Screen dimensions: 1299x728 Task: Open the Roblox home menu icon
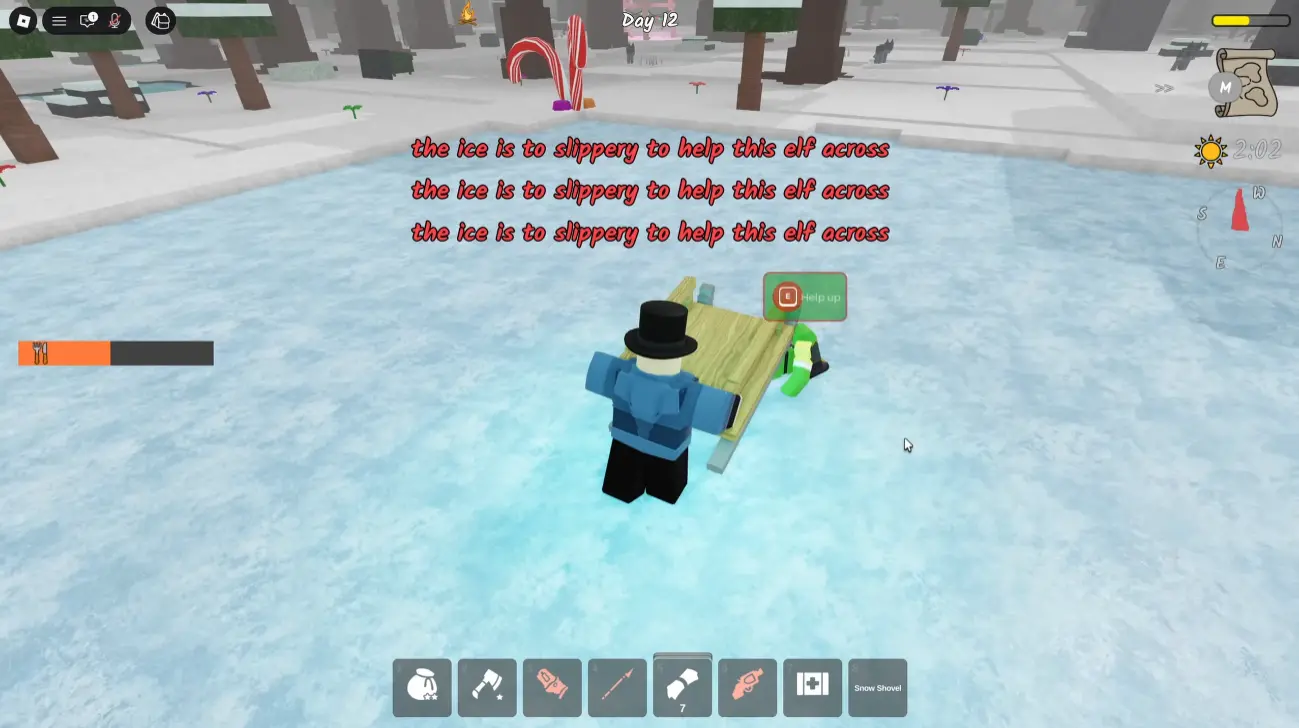21,20
